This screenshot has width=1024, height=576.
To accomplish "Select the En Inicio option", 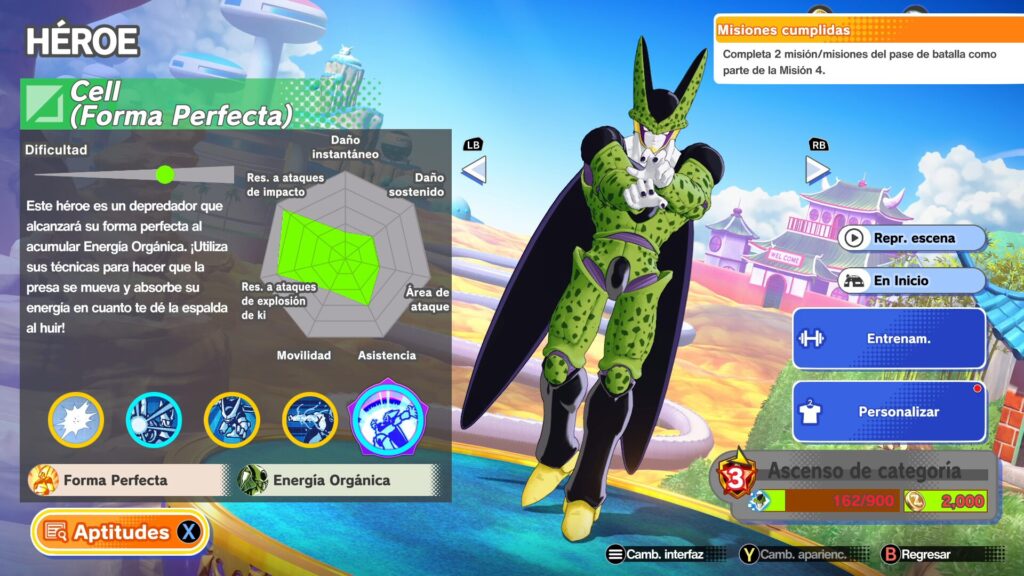I will [x=912, y=281].
